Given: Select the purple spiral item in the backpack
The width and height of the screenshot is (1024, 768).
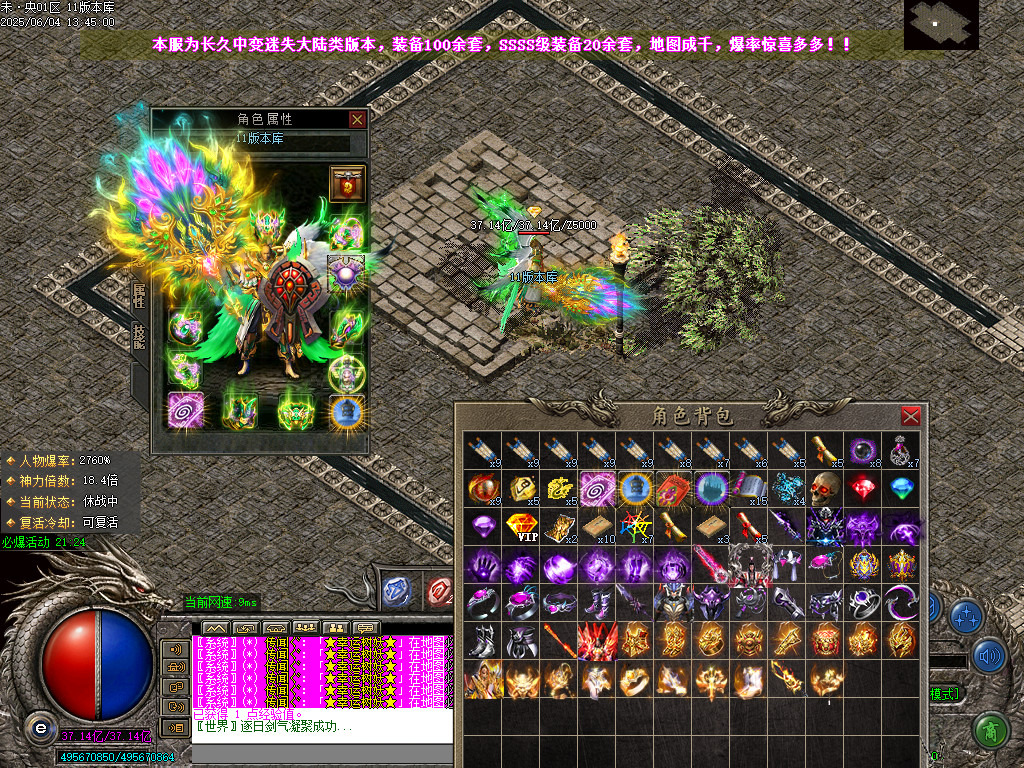Looking at the screenshot, I should pos(598,489).
